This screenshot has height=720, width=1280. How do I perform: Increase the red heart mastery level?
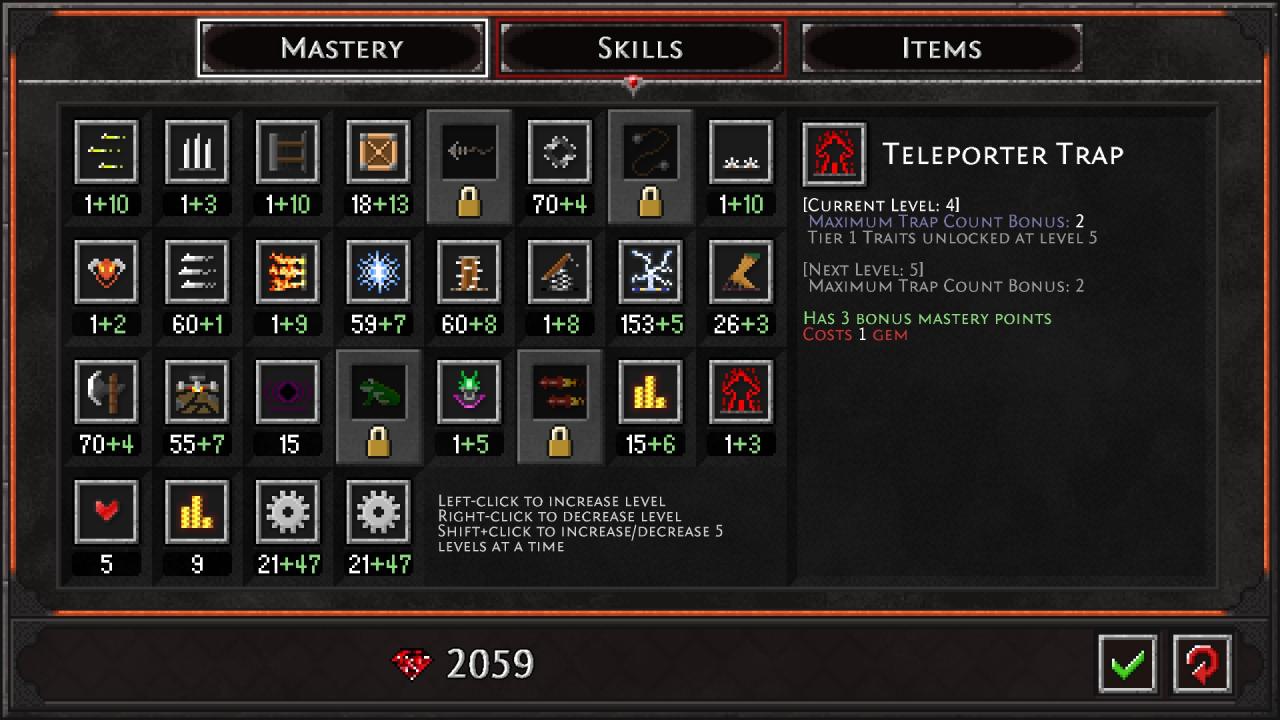point(106,512)
